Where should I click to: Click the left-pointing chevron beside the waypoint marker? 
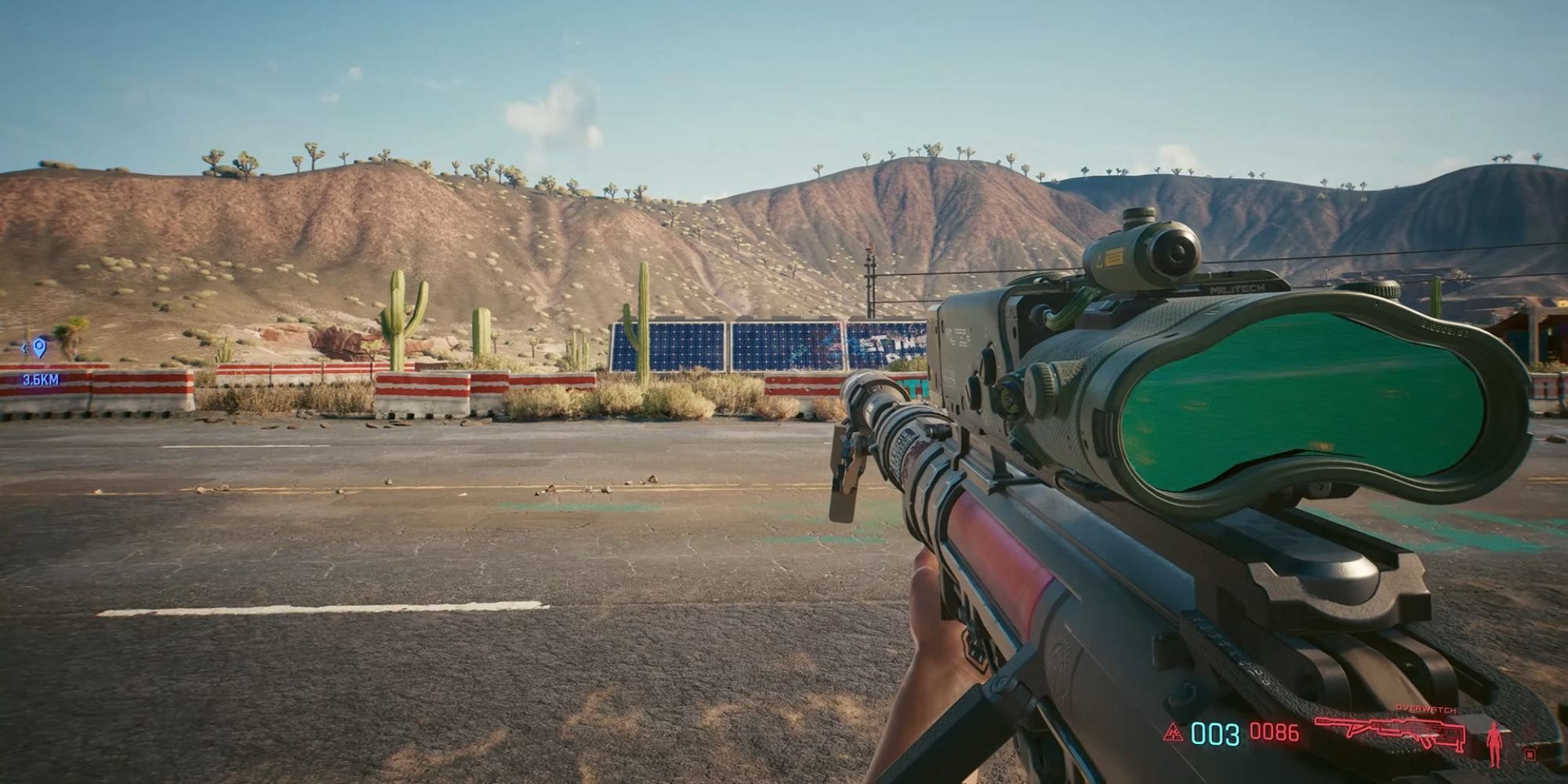click(24, 349)
